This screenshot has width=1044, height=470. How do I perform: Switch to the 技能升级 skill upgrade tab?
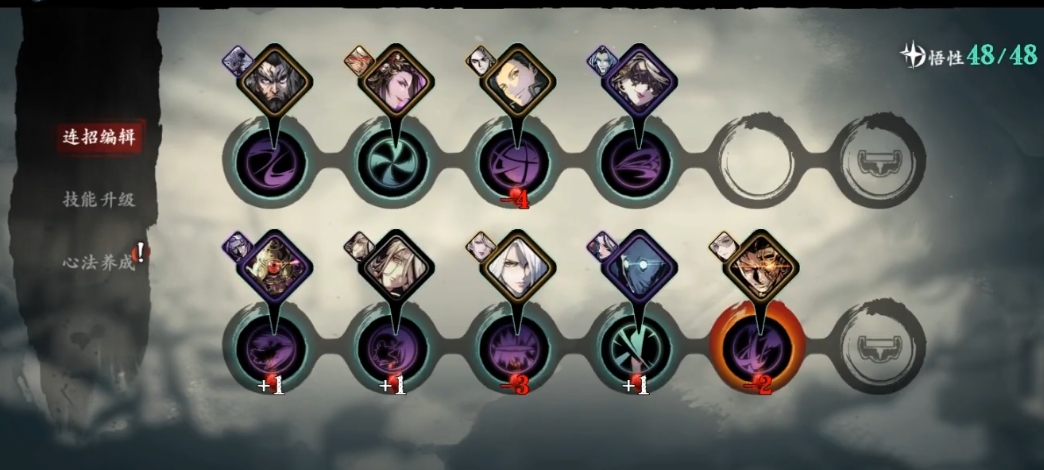tap(98, 199)
